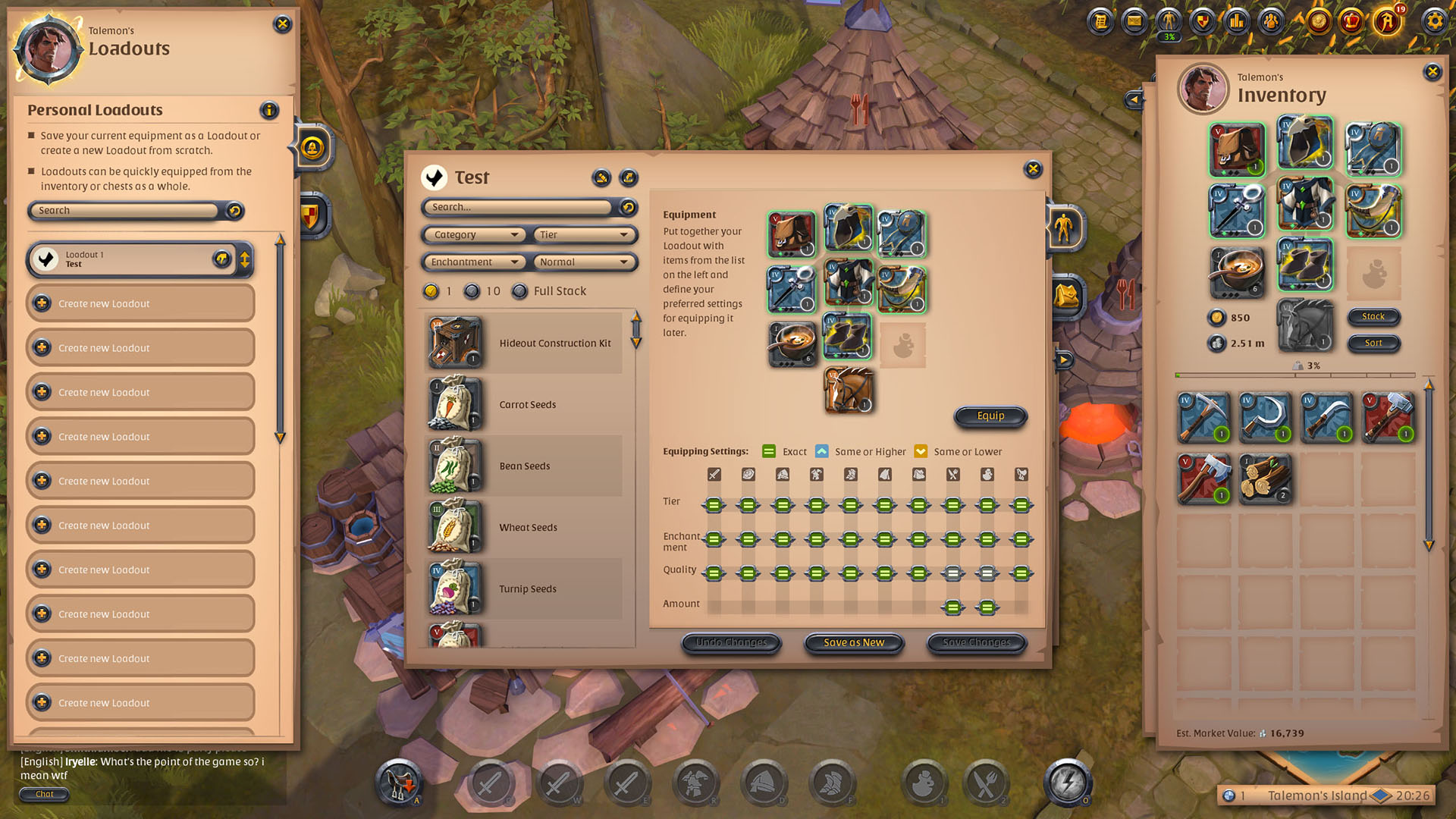Image resolution: width=1456 pixels, height=819 pixels.
Task: Sort the inventory items
Action: (x=1373, y=343)
